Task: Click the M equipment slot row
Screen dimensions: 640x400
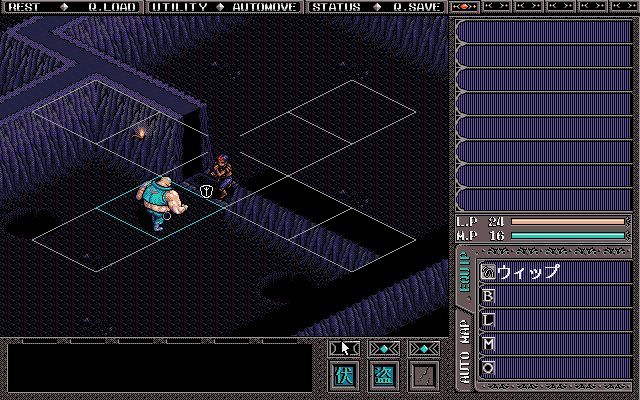Action: coord(555,344)
